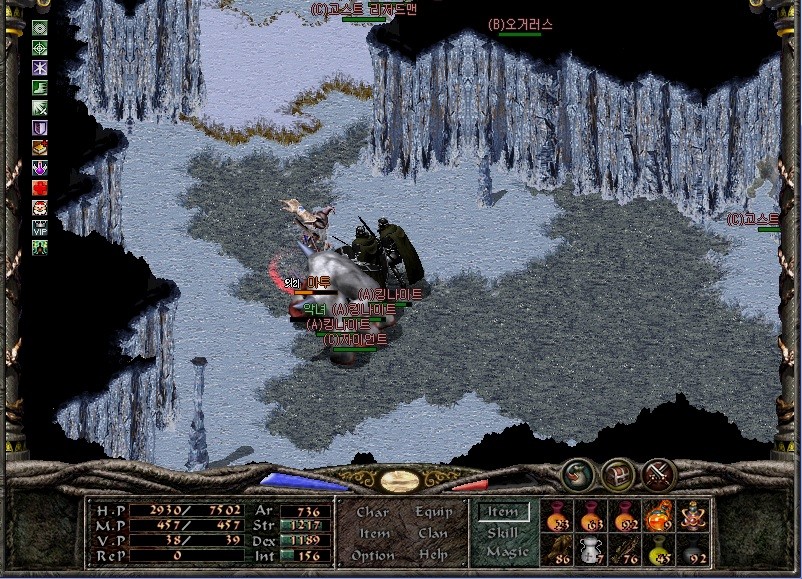Use the flaming orange potion with count 9
Screen dimensions: 802x579
657,515
